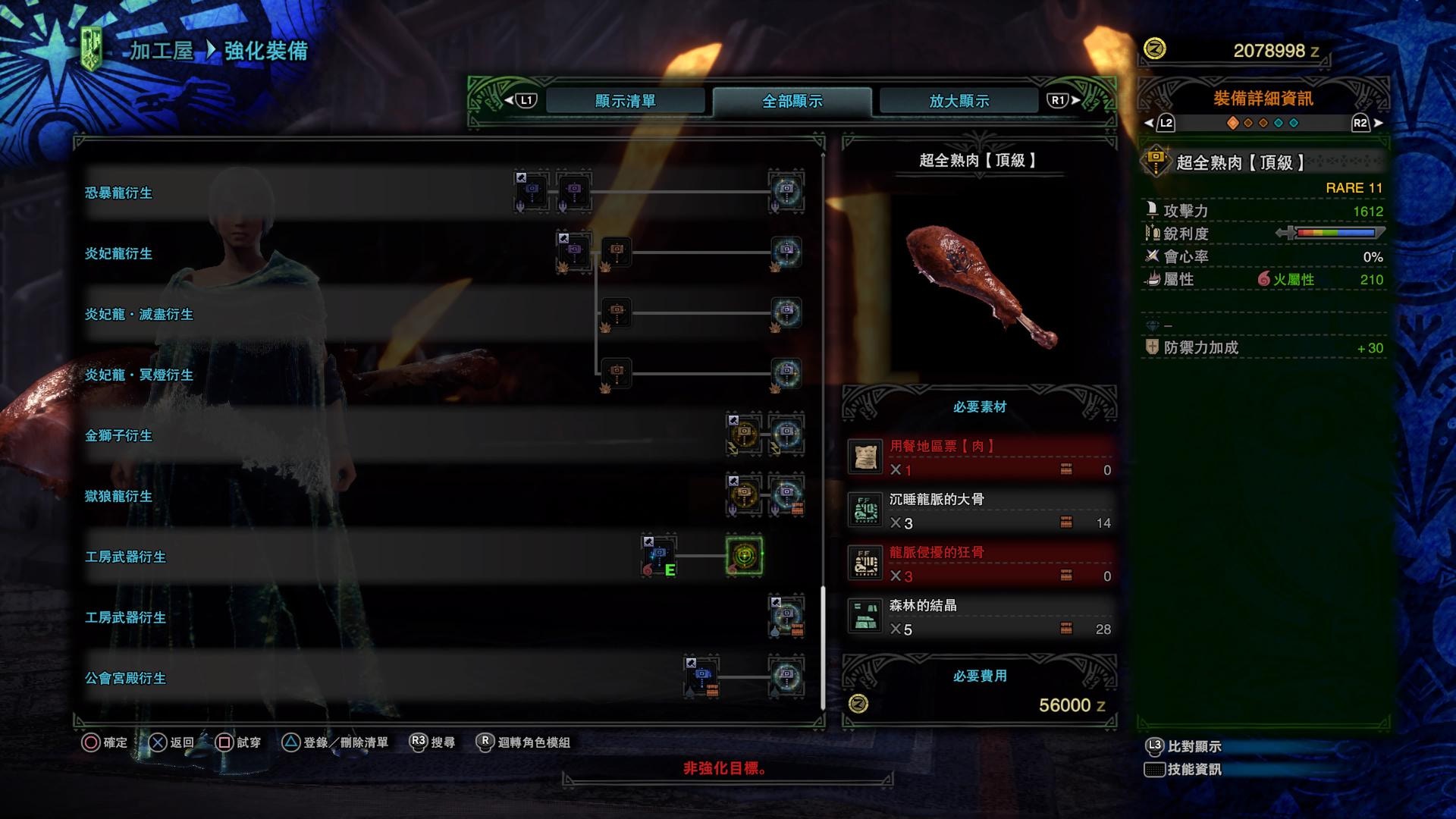This screenshot has width=1456, height=819.
Task: Pick the 炎妃龍・滅盡衍生 row
Action: pyautogui.click(x=139, y=314)
